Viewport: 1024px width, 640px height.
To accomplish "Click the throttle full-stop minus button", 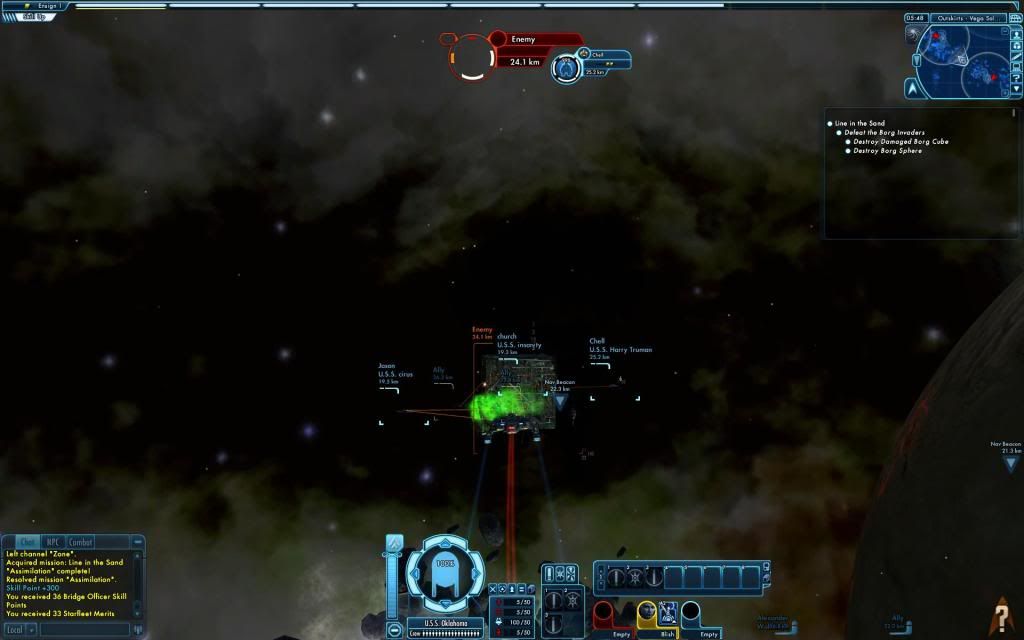I will pos(394,631).
